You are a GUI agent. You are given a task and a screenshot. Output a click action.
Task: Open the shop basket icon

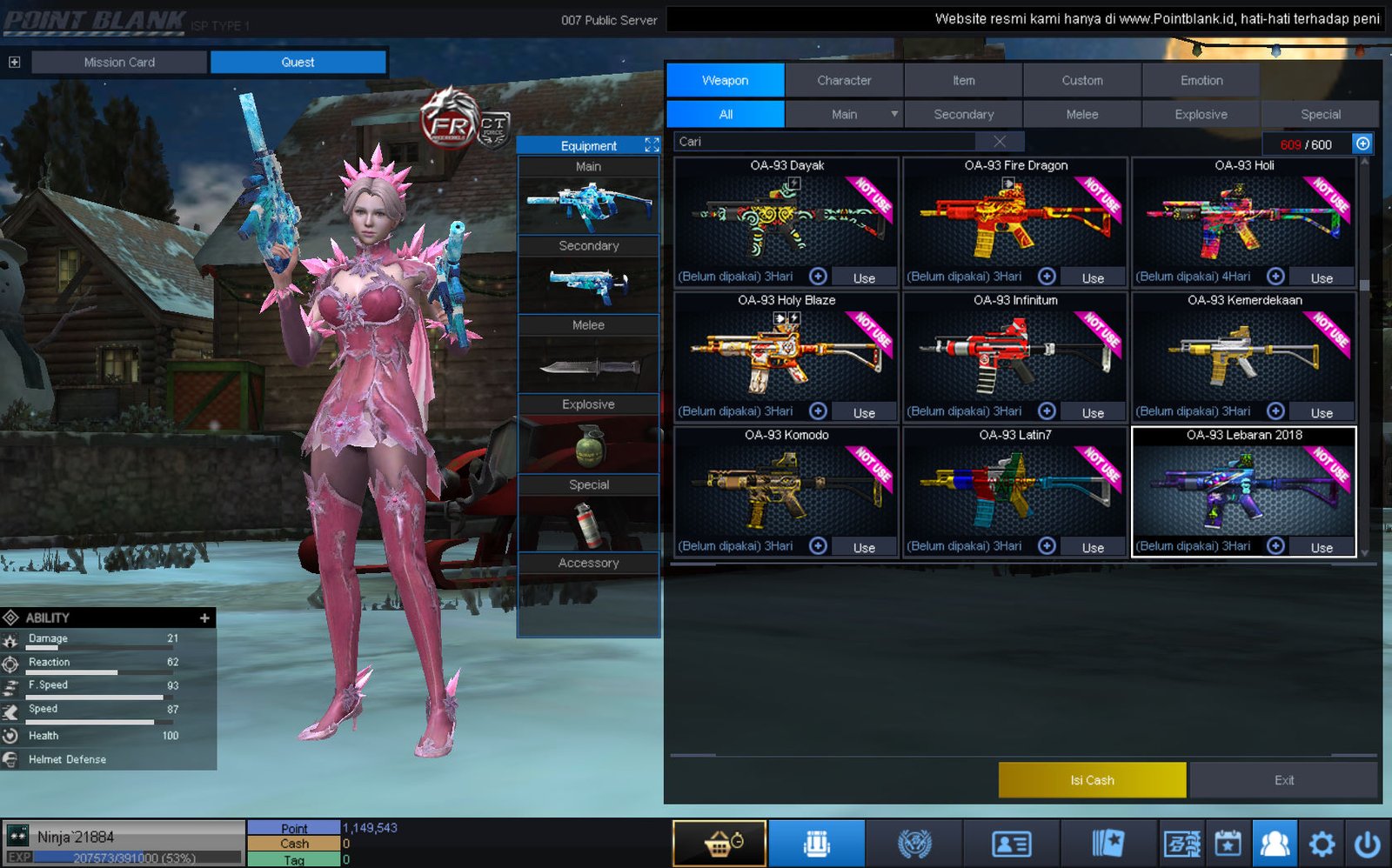click(x=719, y=844)
